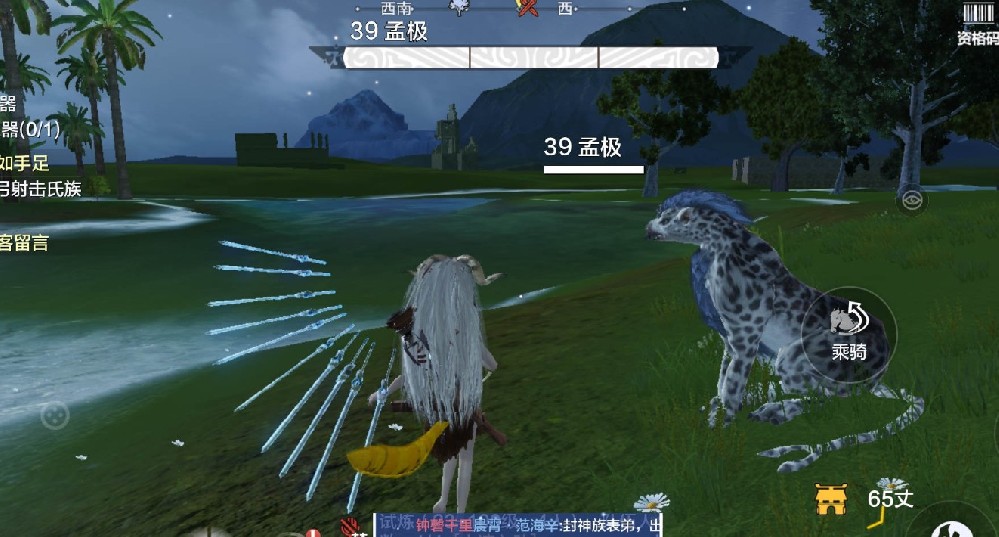This screenshot has height=537, width=999.
Task: Toggle the eye visibility icon
Action: click(x=910, y=200)
